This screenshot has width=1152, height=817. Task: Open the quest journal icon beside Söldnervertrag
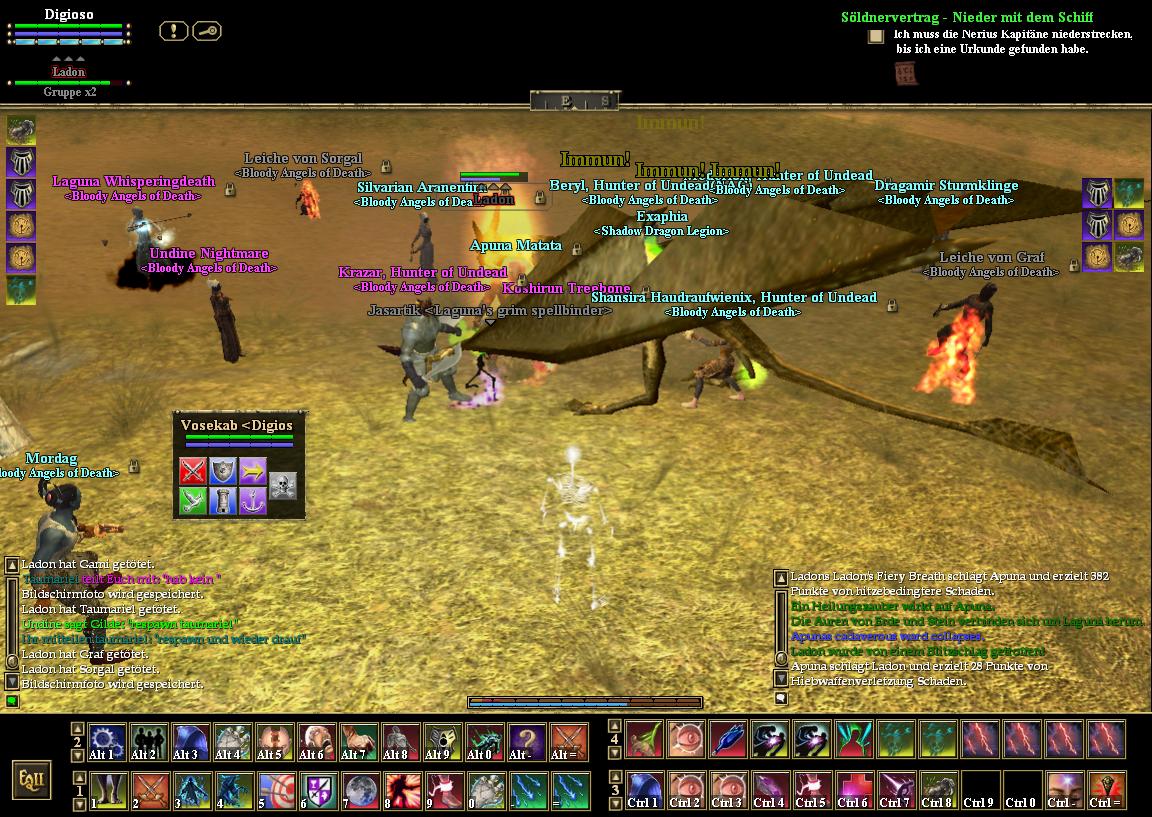876,36
